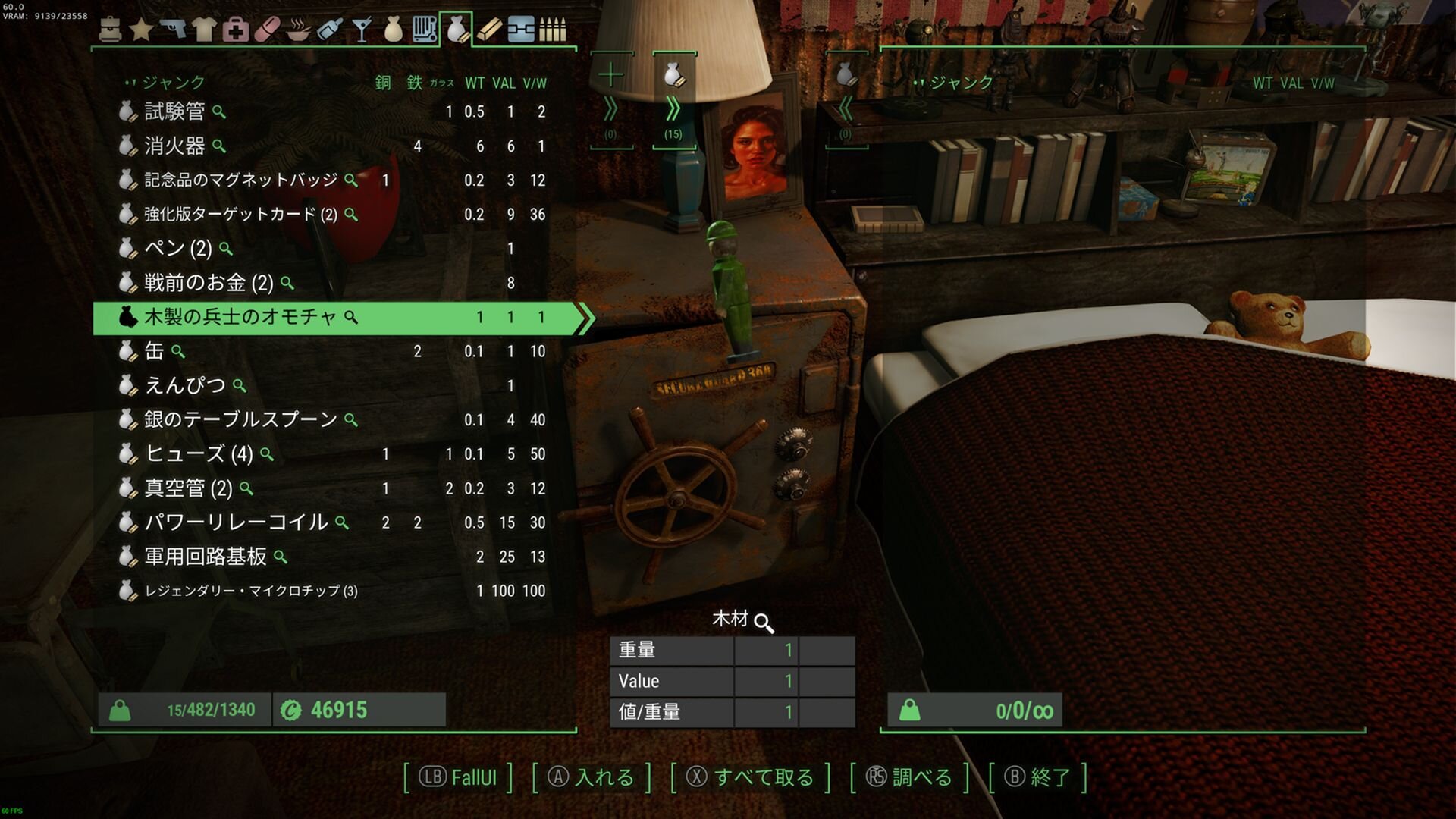Screen dimensions: 1456x819
Task: Click the container weight bar showing 0/0/∞
Action: coord(974,710)
